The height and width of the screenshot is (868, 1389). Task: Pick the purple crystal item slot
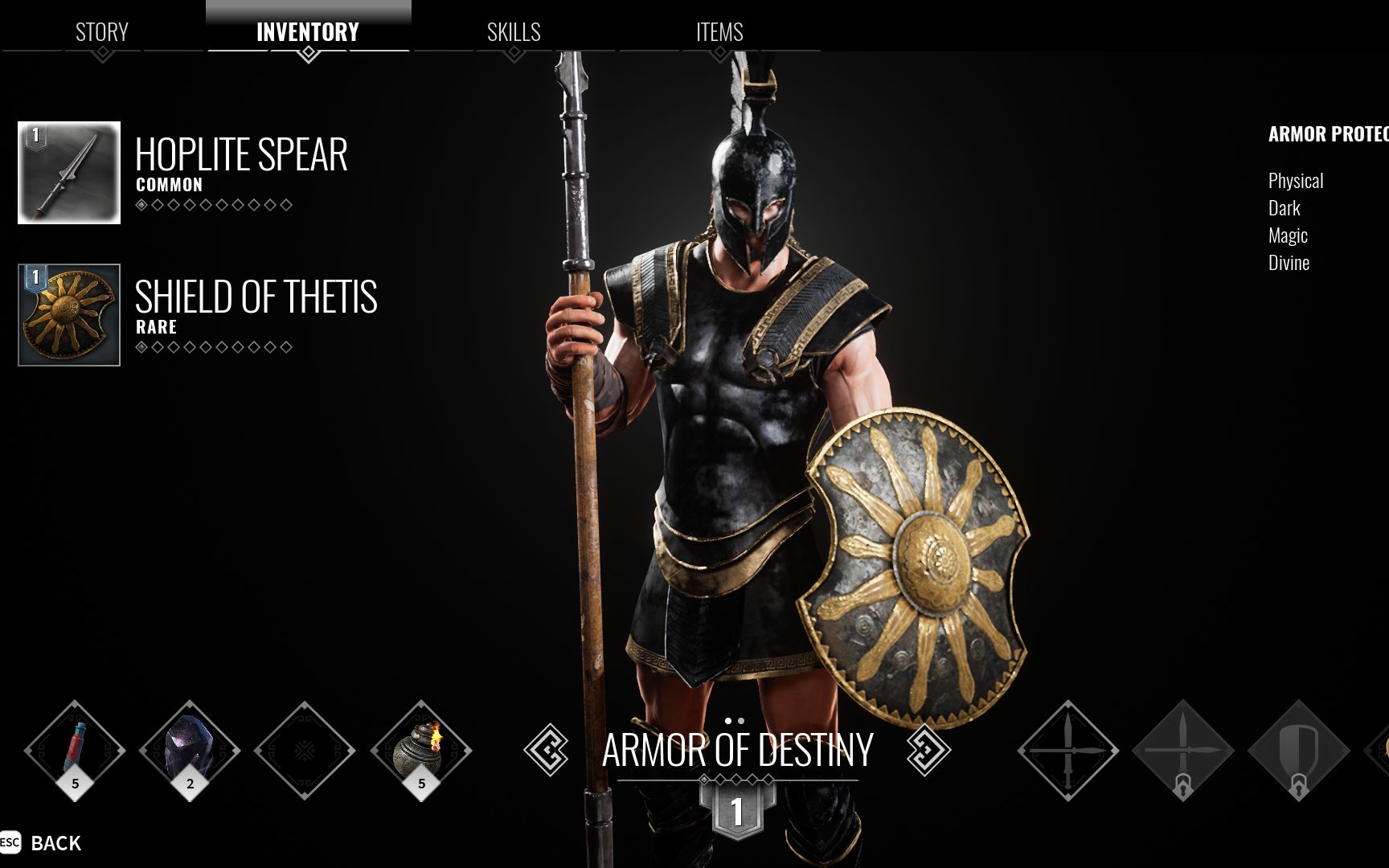190,750
